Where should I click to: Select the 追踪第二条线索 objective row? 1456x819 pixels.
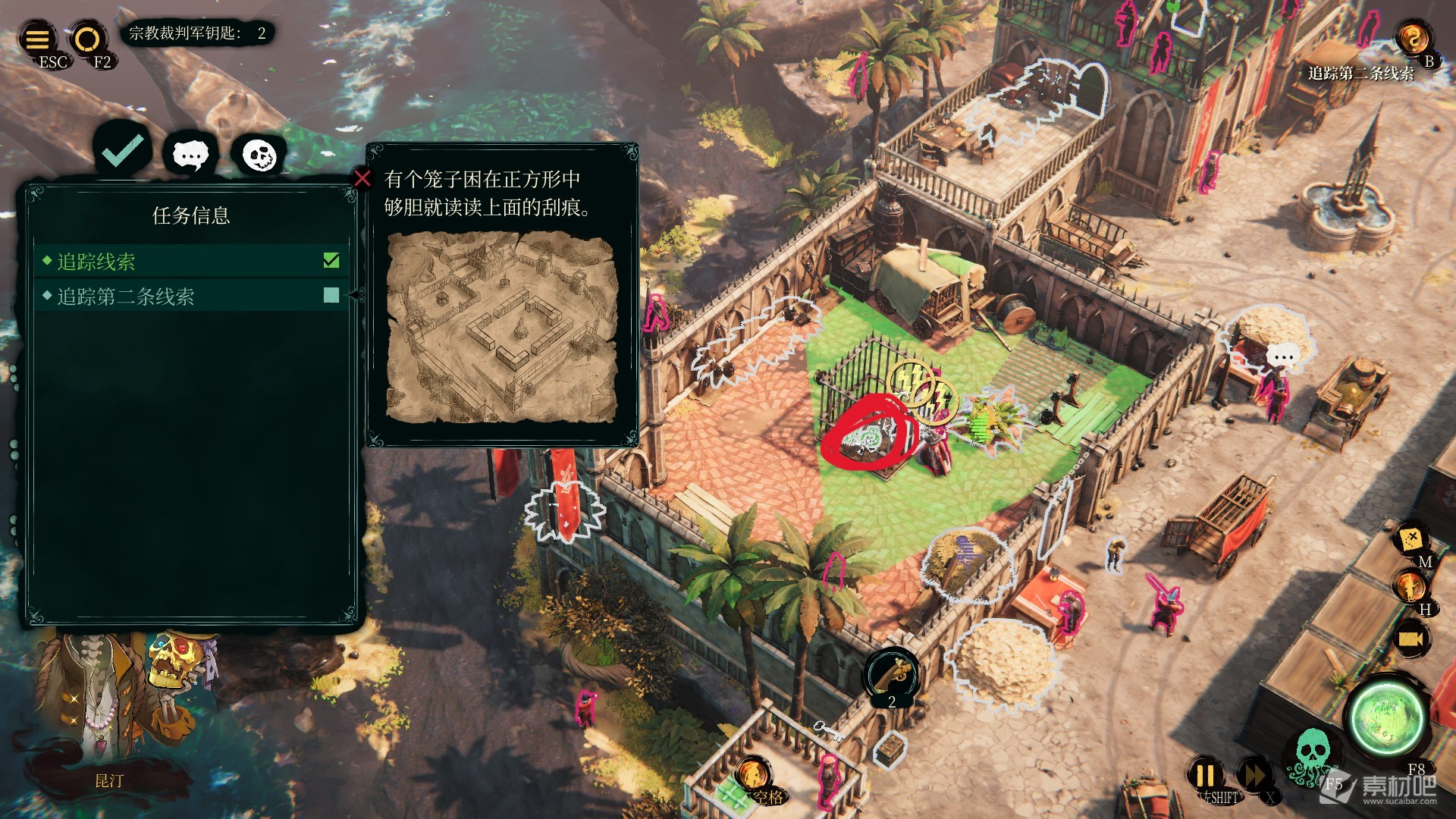pyautogui.click(x=191, y=296)
